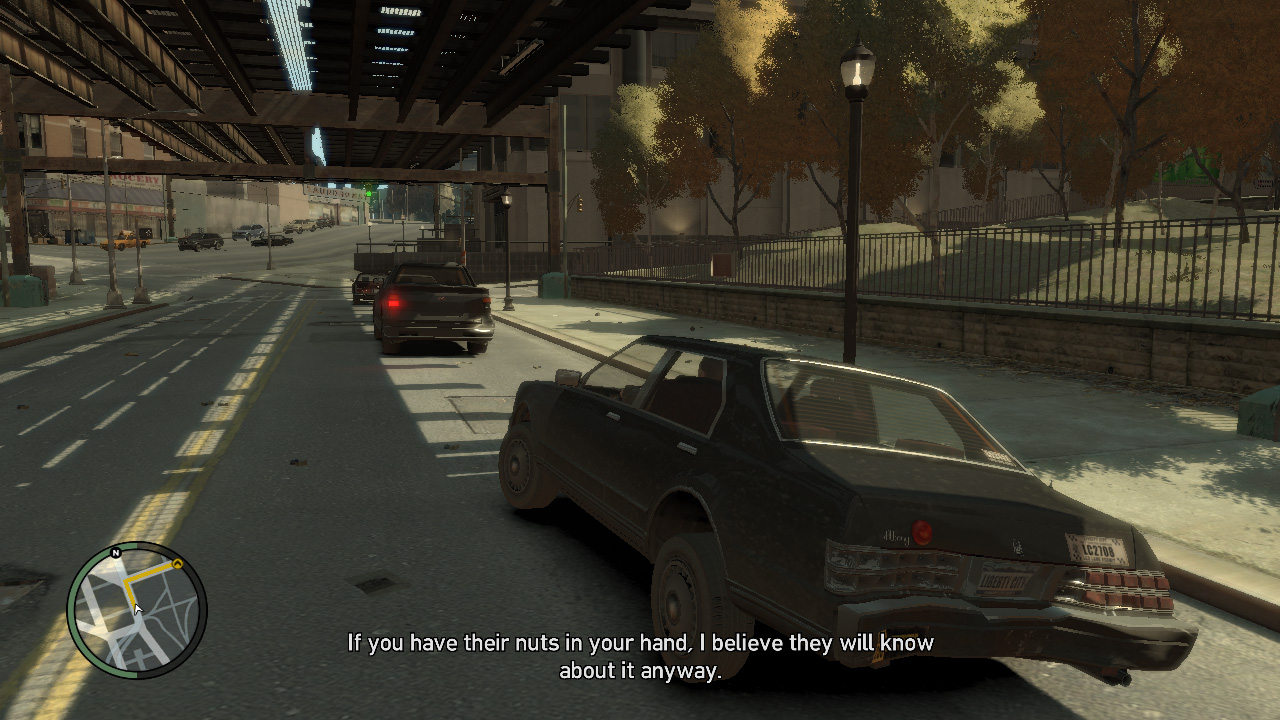Screen dimensions: 1280x720
Task: Click the north N indicator on minimap
Action: click(116, 553)
